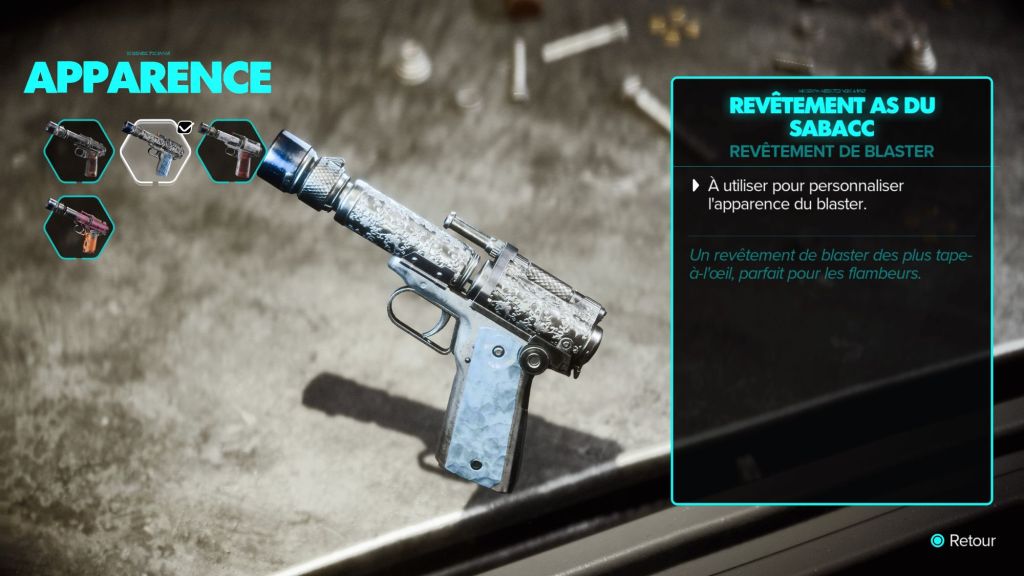This screenshot has width=1024, height=576.
Task: Pick the dark blaster skin with brown grip
Action: coord(79,151)
